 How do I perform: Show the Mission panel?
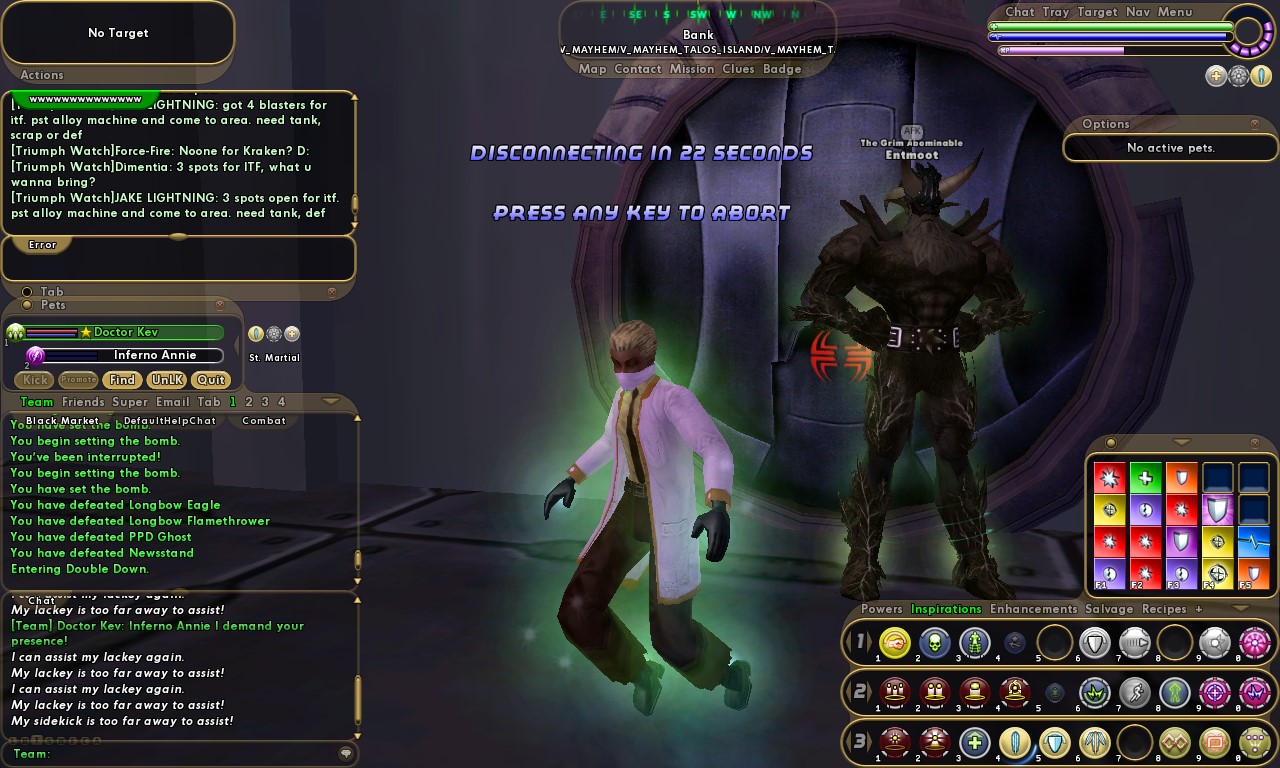(692, 69)
